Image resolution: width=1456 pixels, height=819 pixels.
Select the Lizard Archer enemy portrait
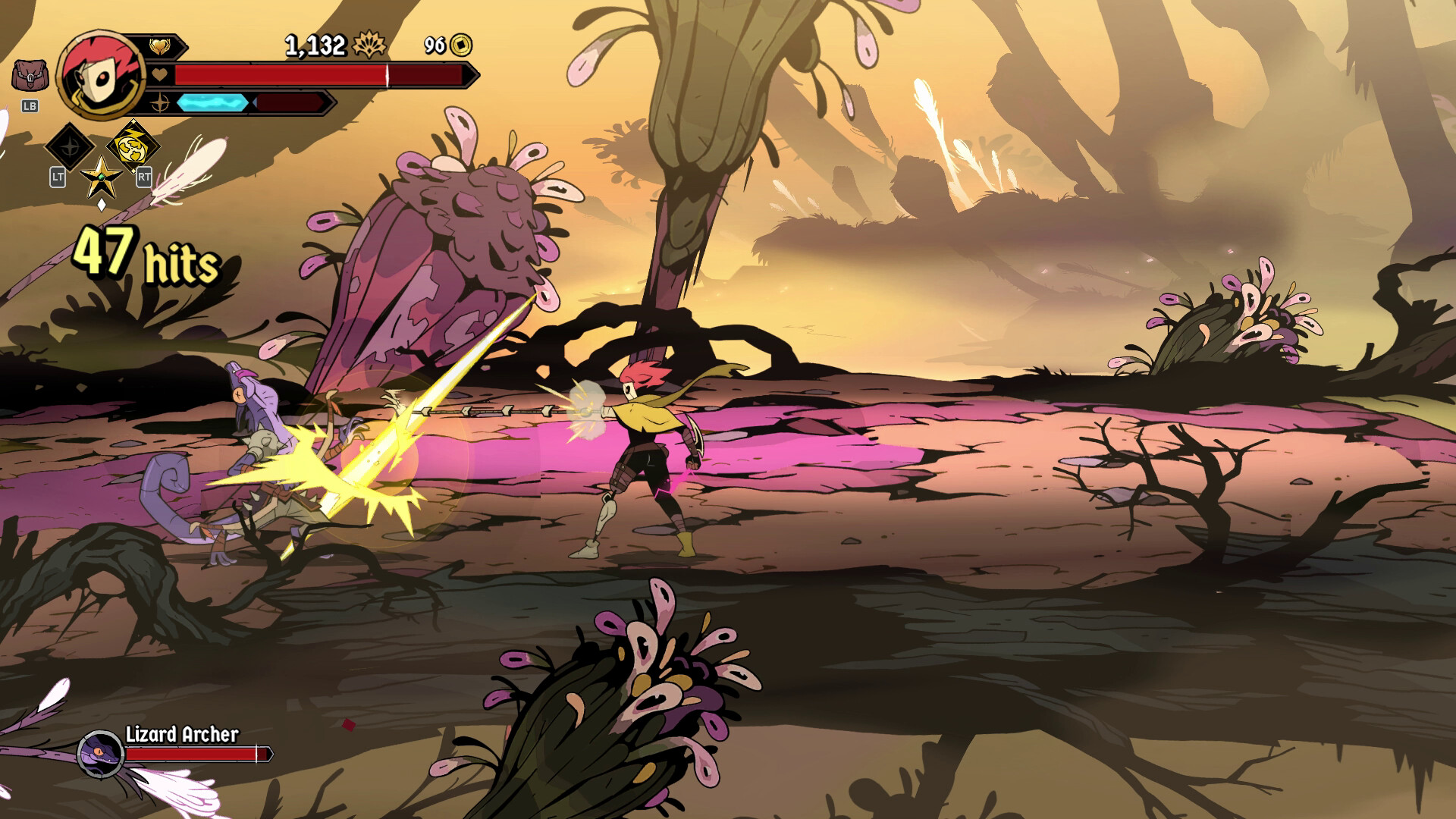coord(101,753)
